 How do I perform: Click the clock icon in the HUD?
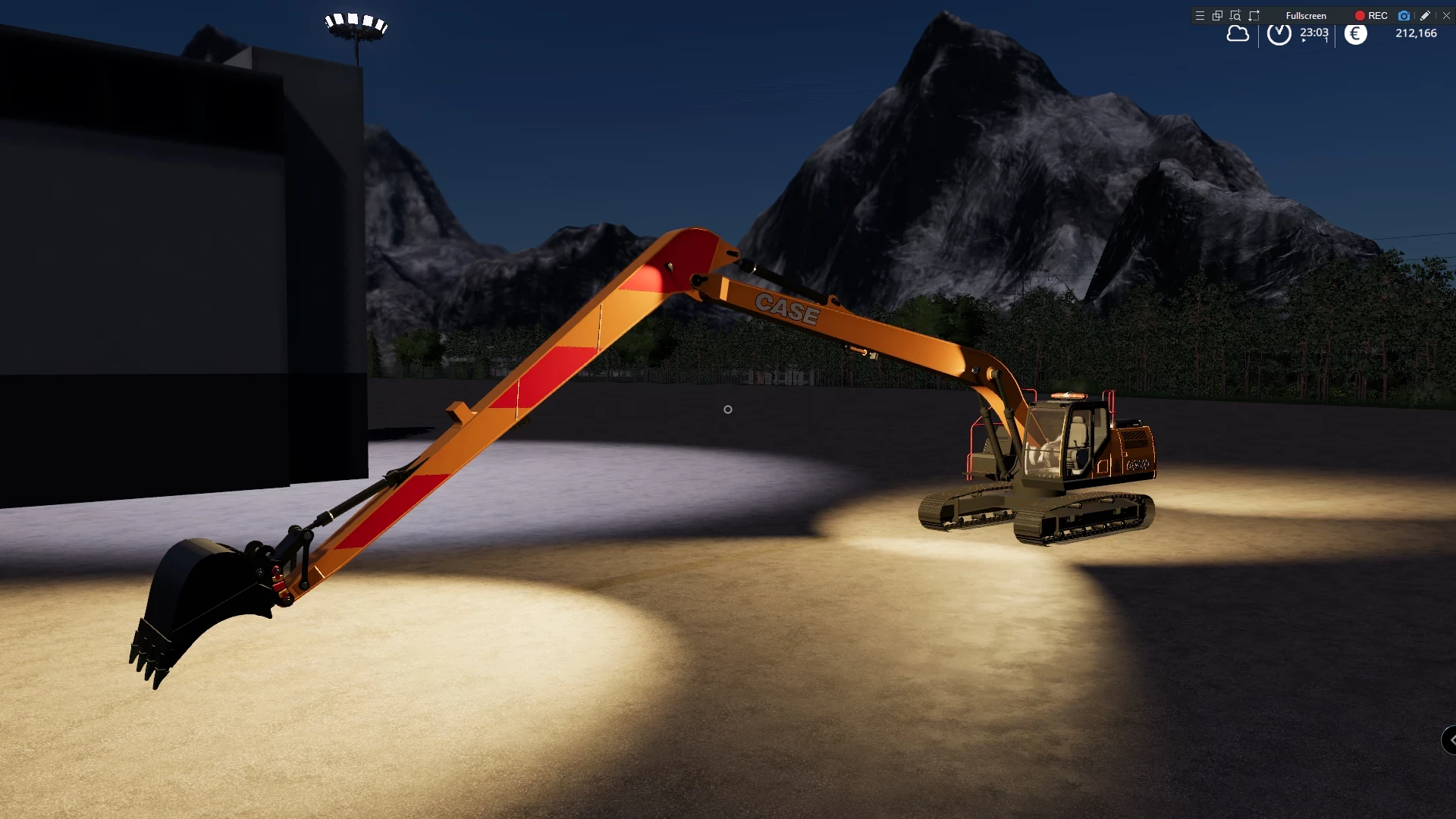tap(1278, 33)
